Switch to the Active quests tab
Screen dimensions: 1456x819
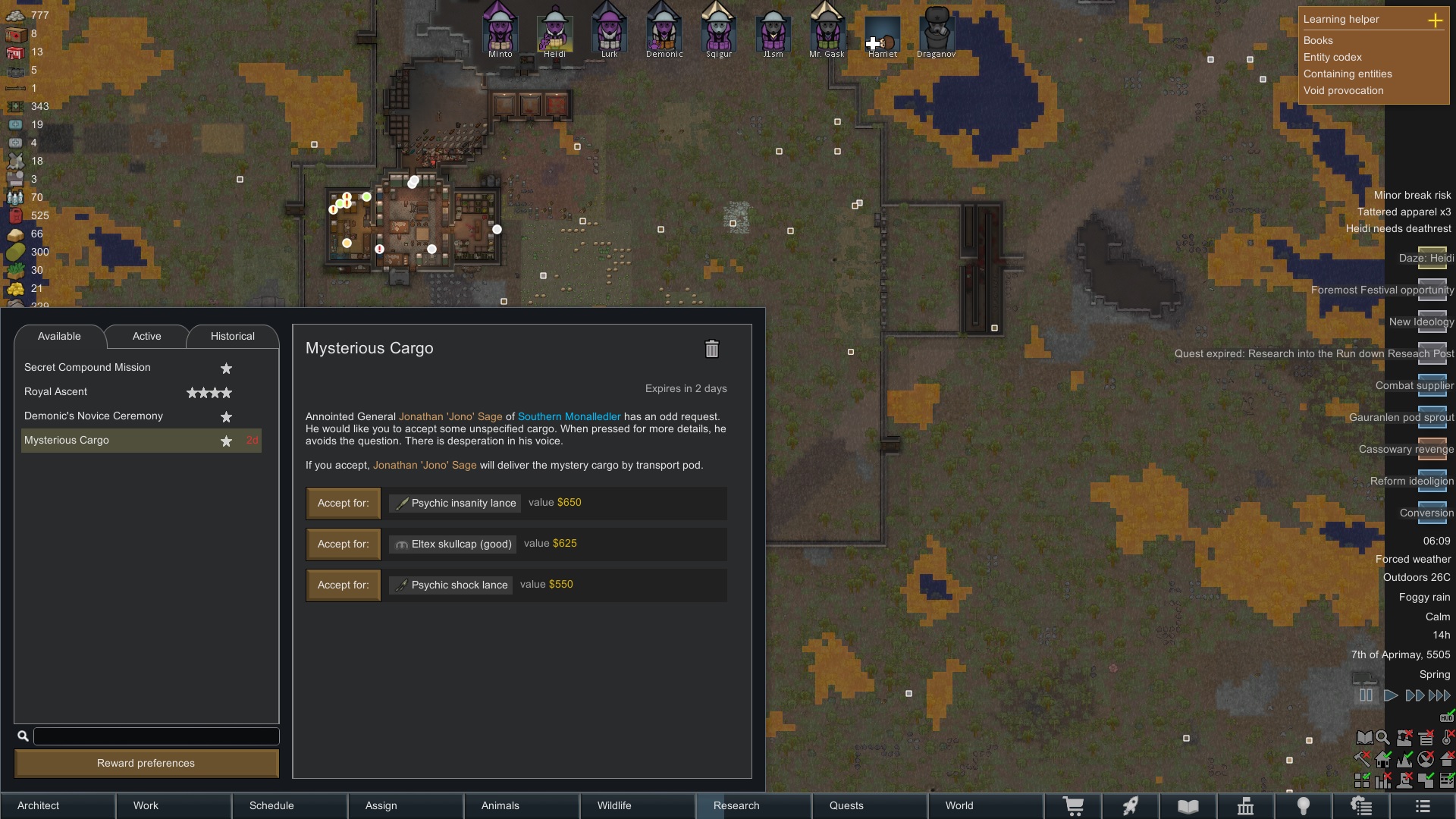146,336
